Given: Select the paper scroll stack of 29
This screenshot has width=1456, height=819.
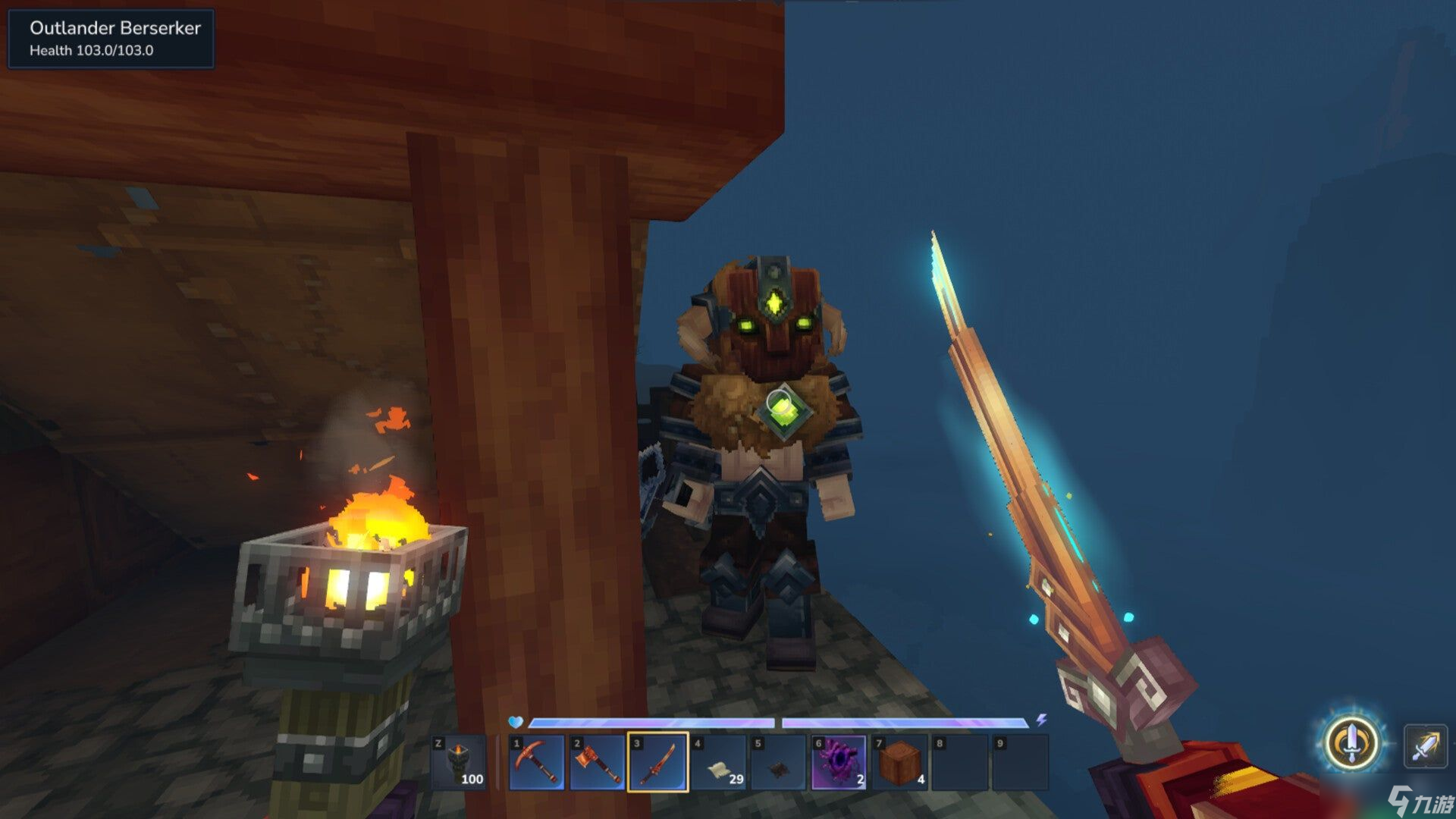Looking at the screenshot, I should coord(719,762).
